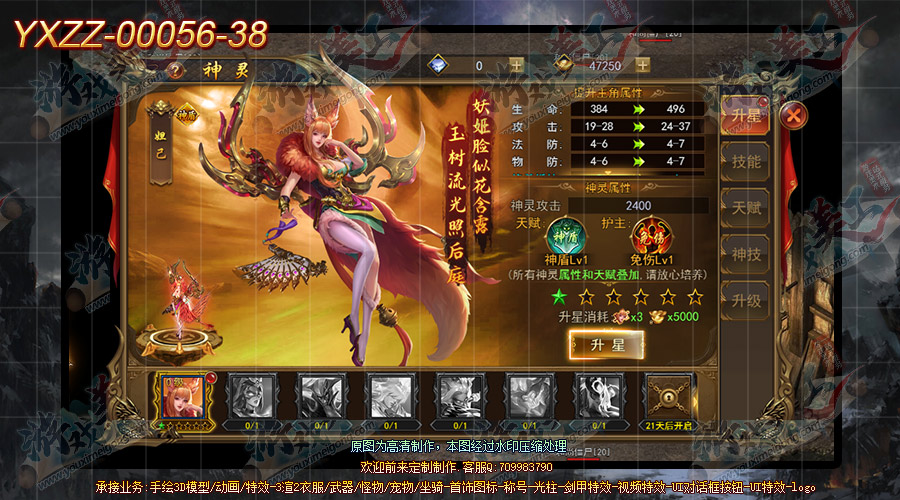Add gold ingots with the plus button
The image size is (900, 500).
643,65
